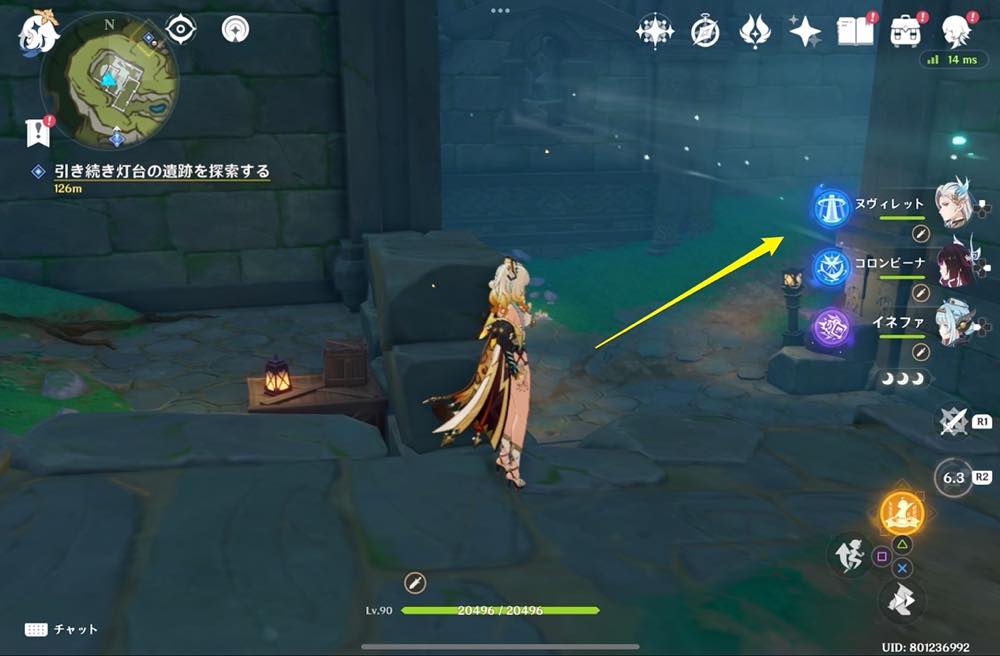The height and width of the screenshot is (656, 1000).
Task: Select the 引き続き灯台の遺跡を探索する quest tracker
Action: click(161, 172)
